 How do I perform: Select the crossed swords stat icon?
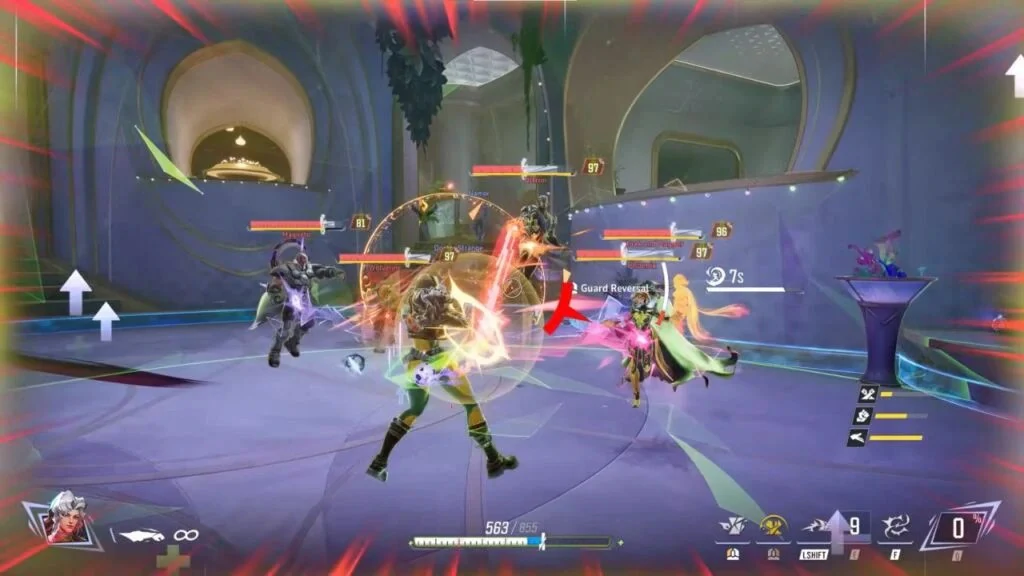pyautogui.click(x=868, y=393)
